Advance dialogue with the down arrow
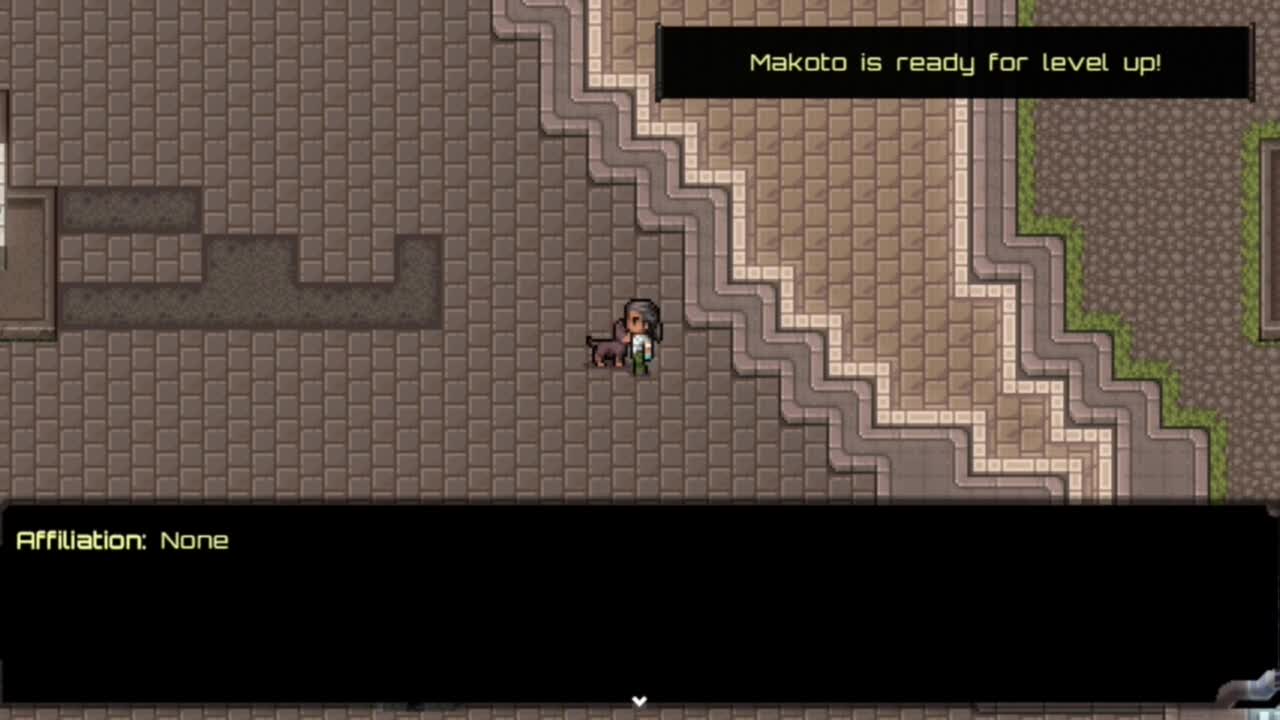 coord(639,701)
